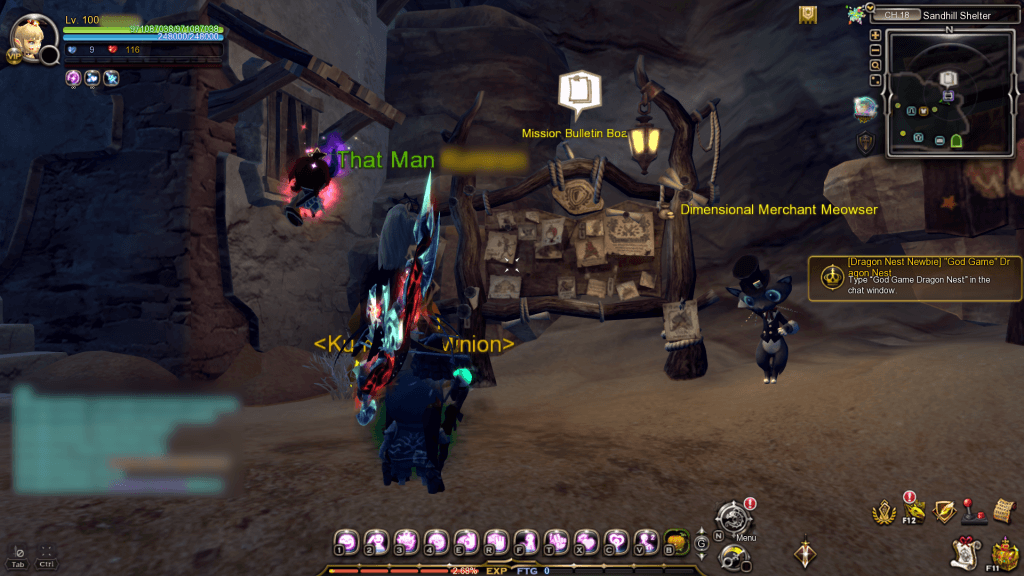Open the shield with feather icon
1024x576 pixels.
[944, 511]
